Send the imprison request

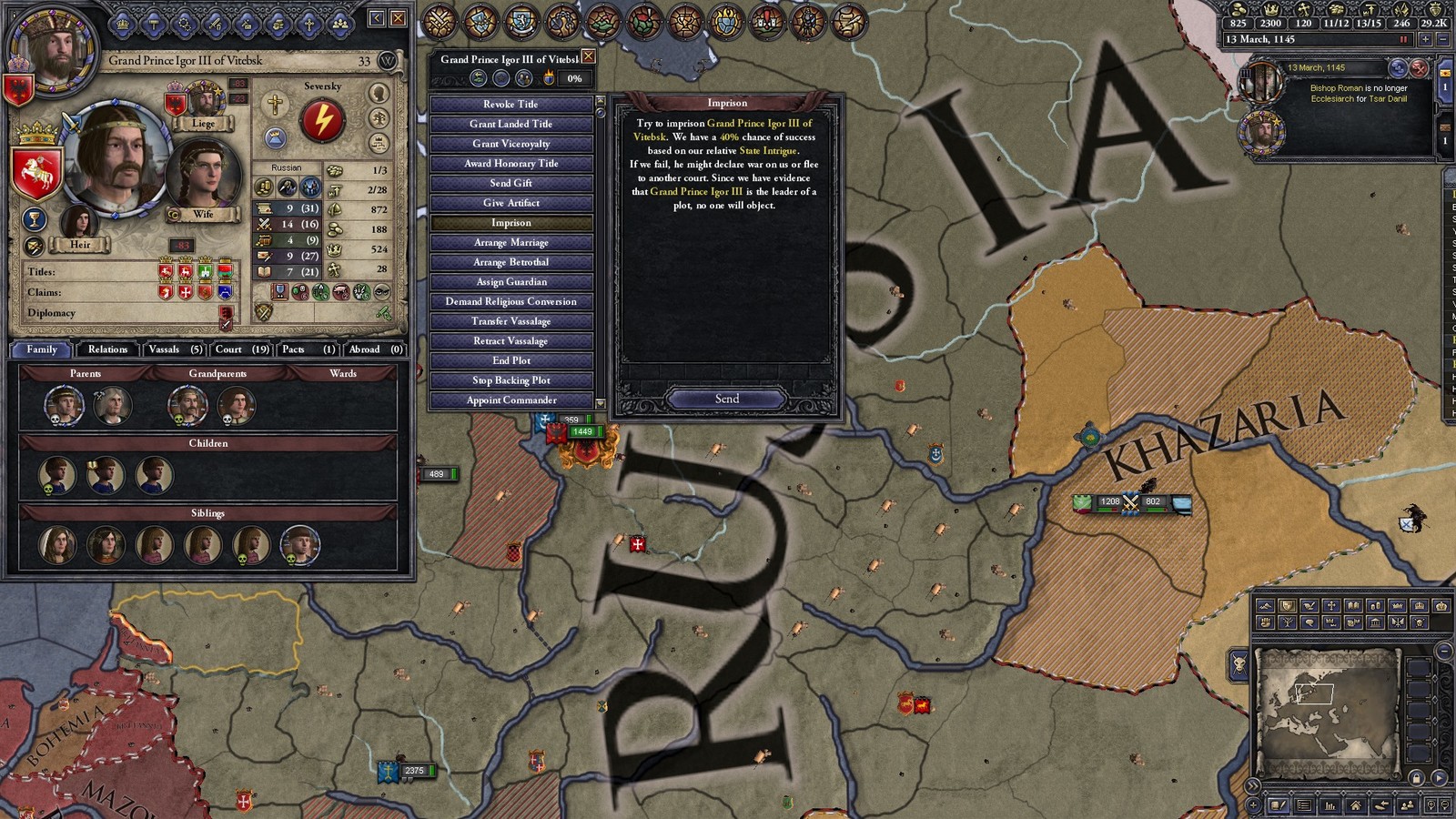(x=726, y=399)
